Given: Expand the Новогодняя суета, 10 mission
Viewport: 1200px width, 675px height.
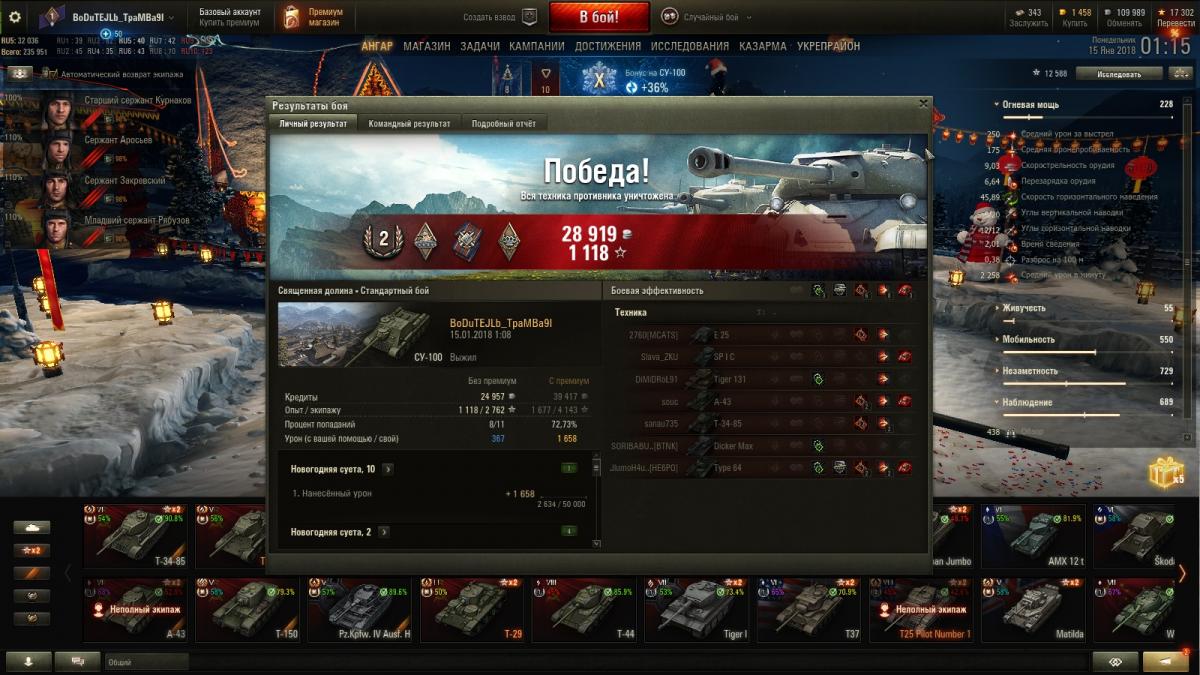Looking at the screenshot, I should [x=387, y=469].
